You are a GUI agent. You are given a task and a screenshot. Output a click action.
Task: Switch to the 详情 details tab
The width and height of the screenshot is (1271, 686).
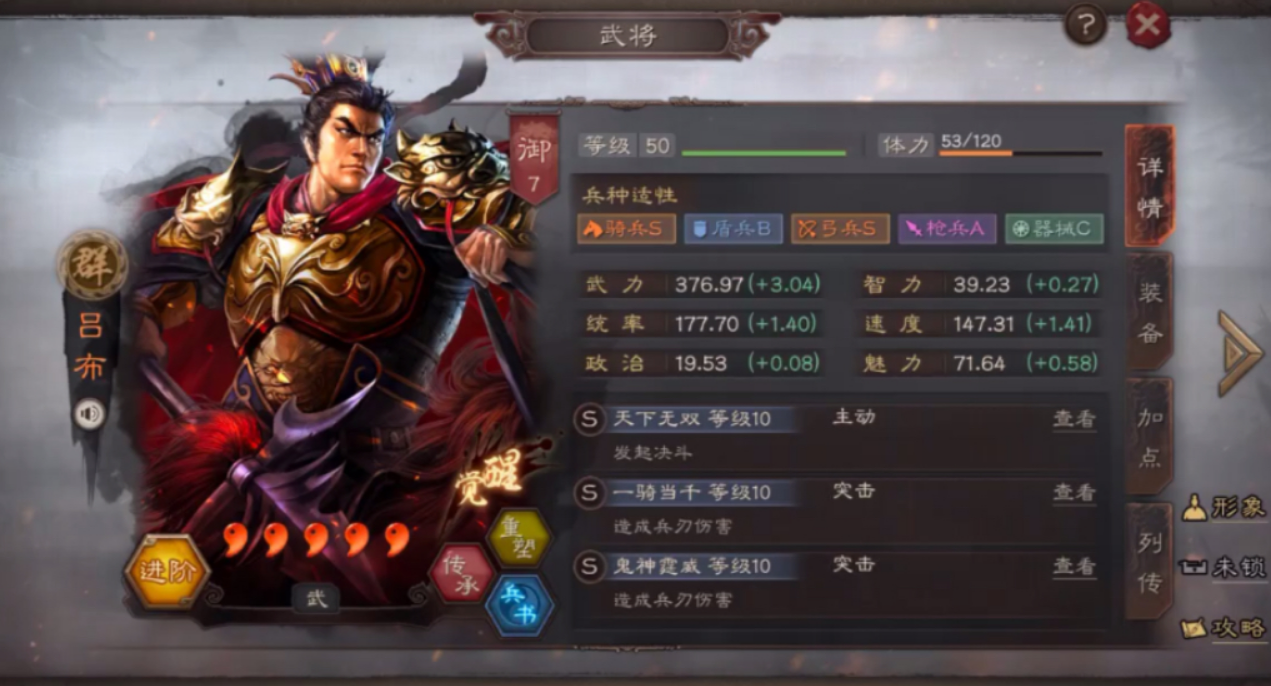pos(1150,186)
